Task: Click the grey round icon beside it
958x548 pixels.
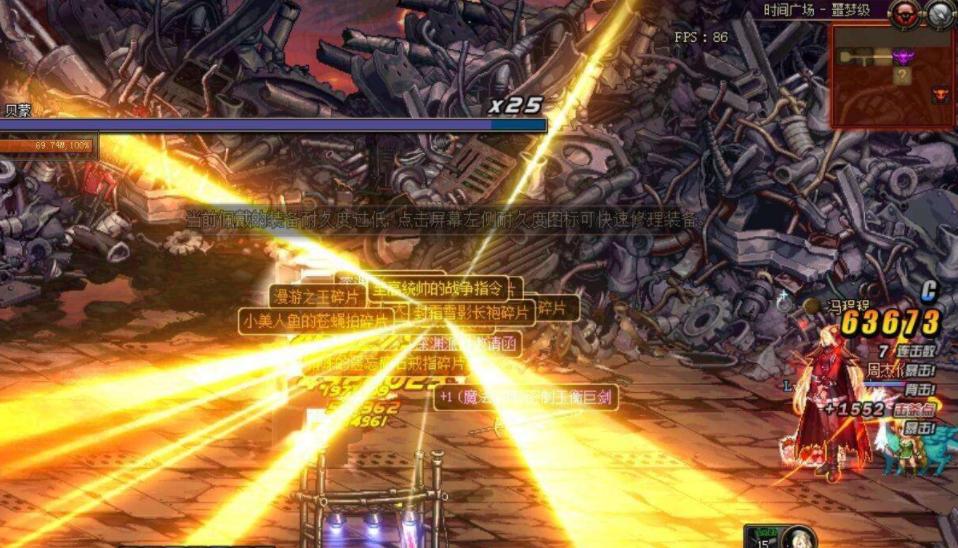Action: coord(940,13)
